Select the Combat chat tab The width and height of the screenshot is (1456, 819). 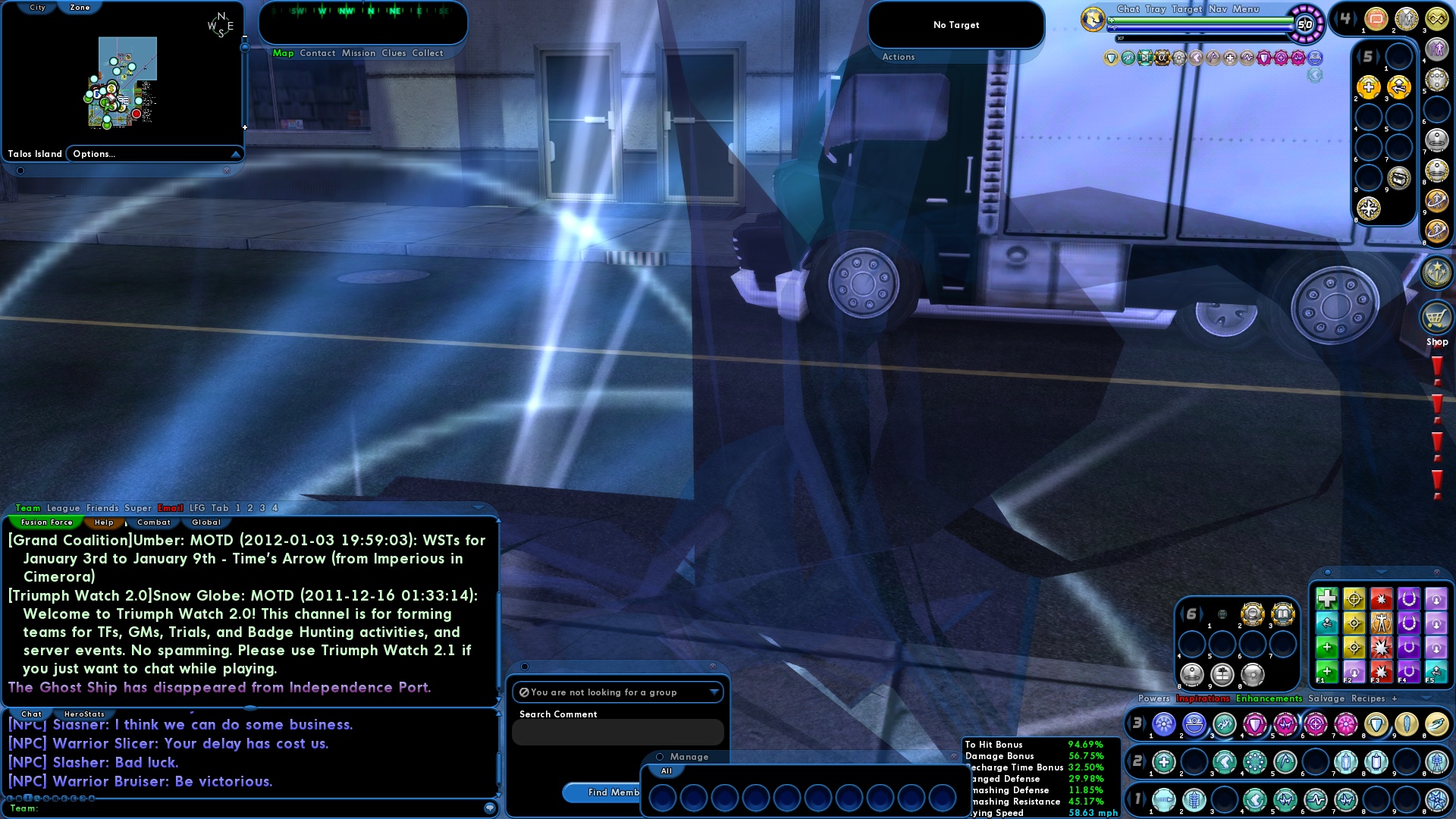point(153,522)
